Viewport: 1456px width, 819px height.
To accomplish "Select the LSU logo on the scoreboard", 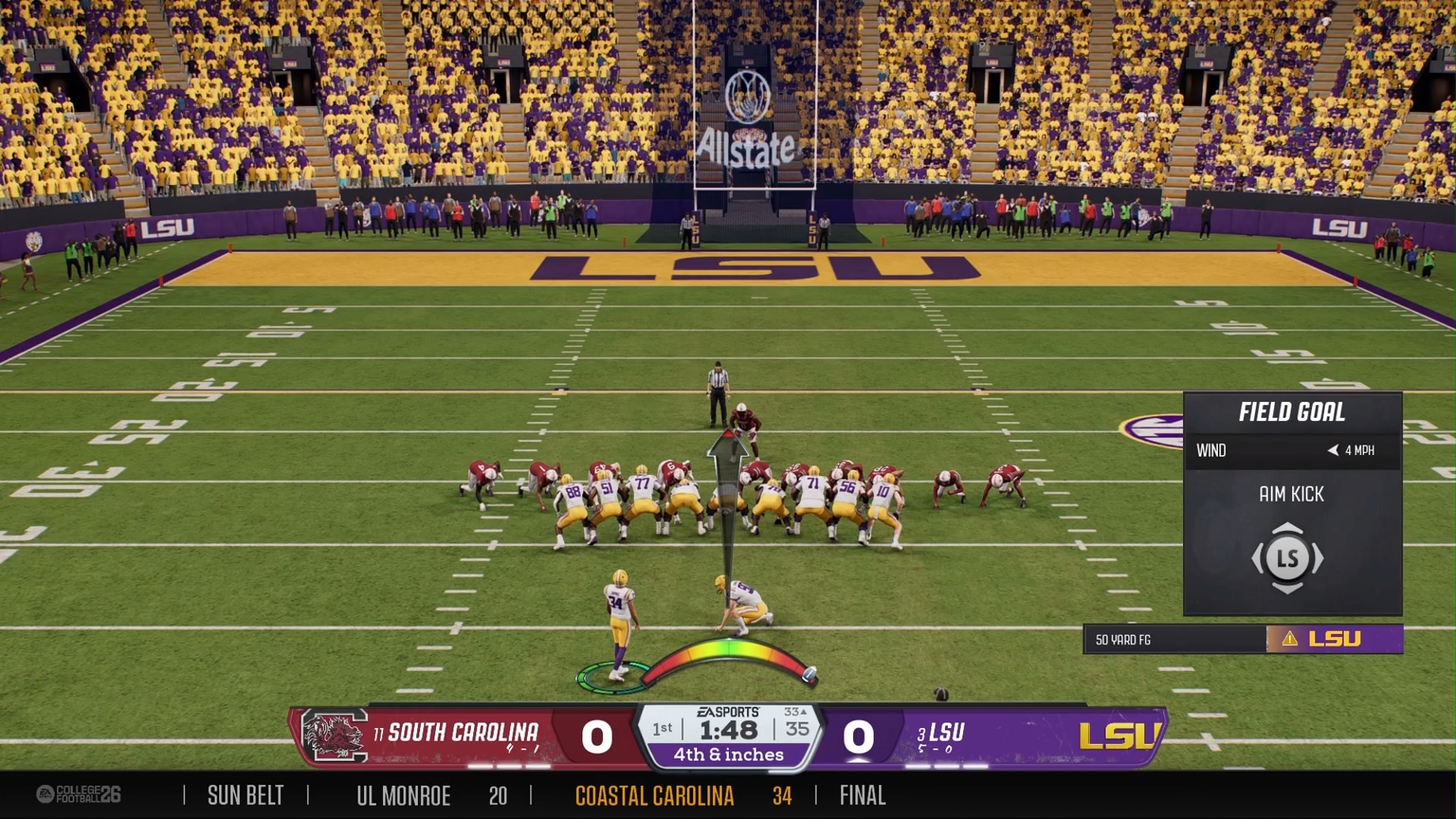I will 1119,736.
